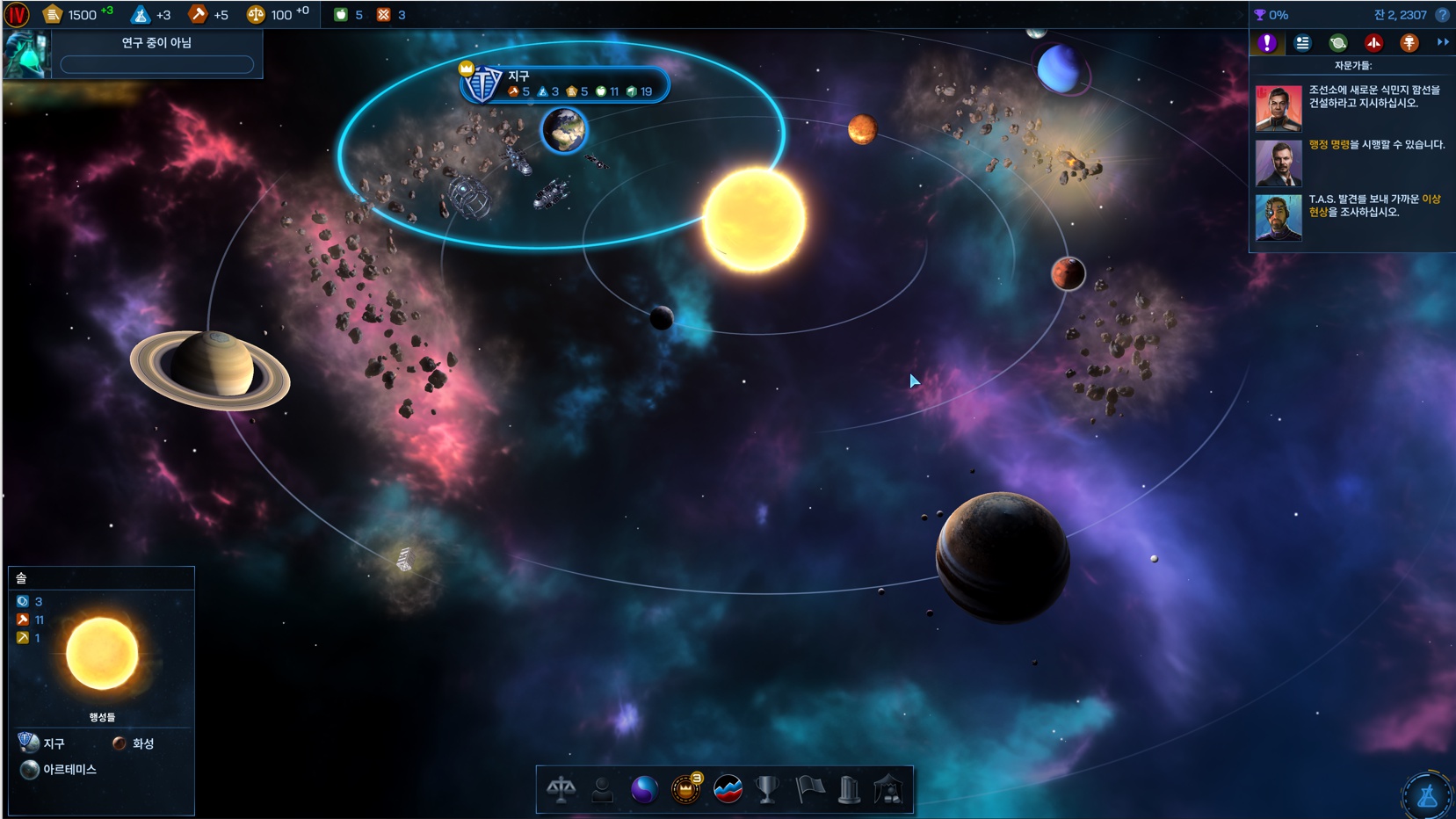
Task: Open the crown icon with badge 3
Action: [685, 790]
